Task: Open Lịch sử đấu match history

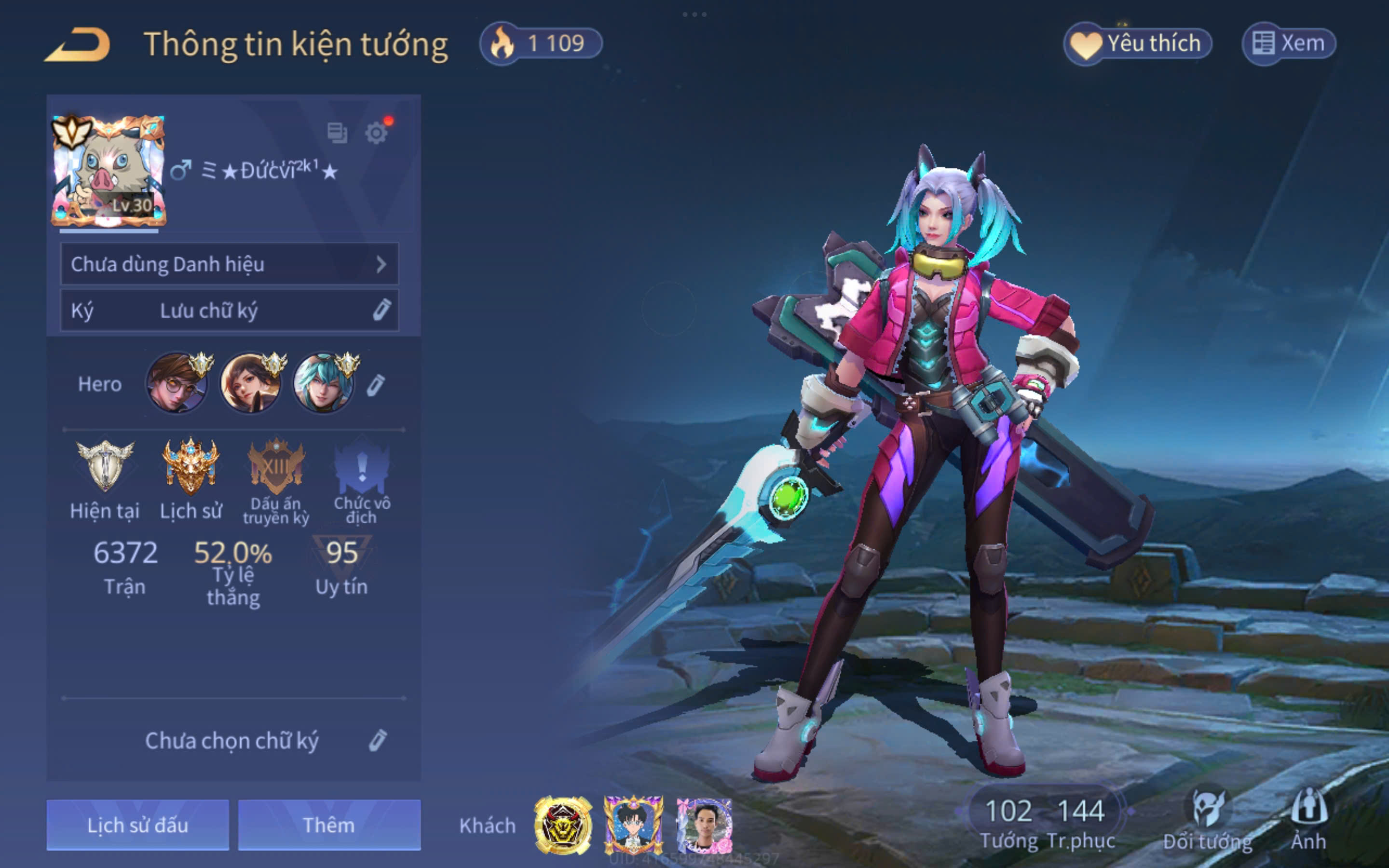Action: 138,825
